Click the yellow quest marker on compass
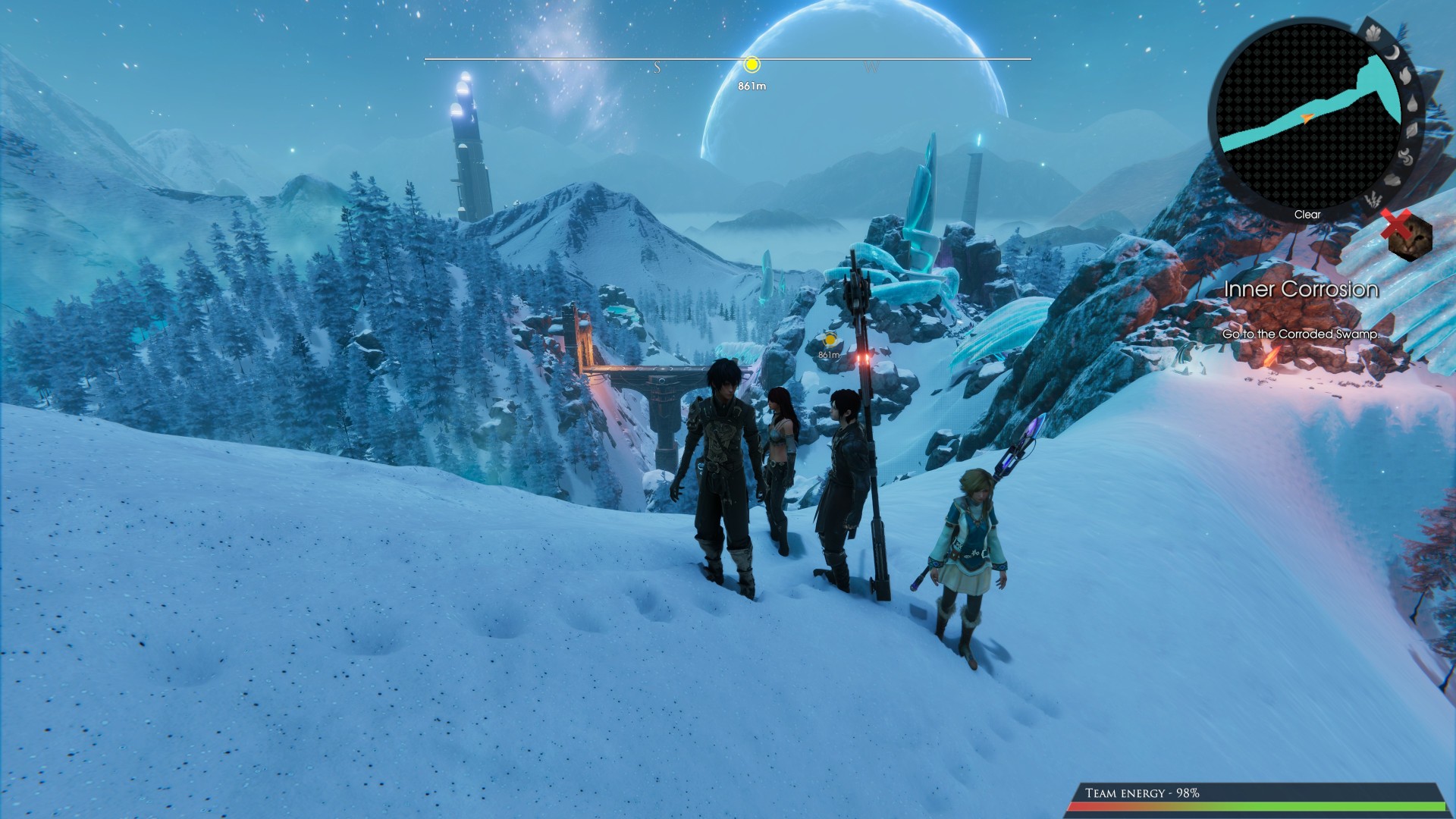Viewport: 1456px width, 819px height. (752, 64)
